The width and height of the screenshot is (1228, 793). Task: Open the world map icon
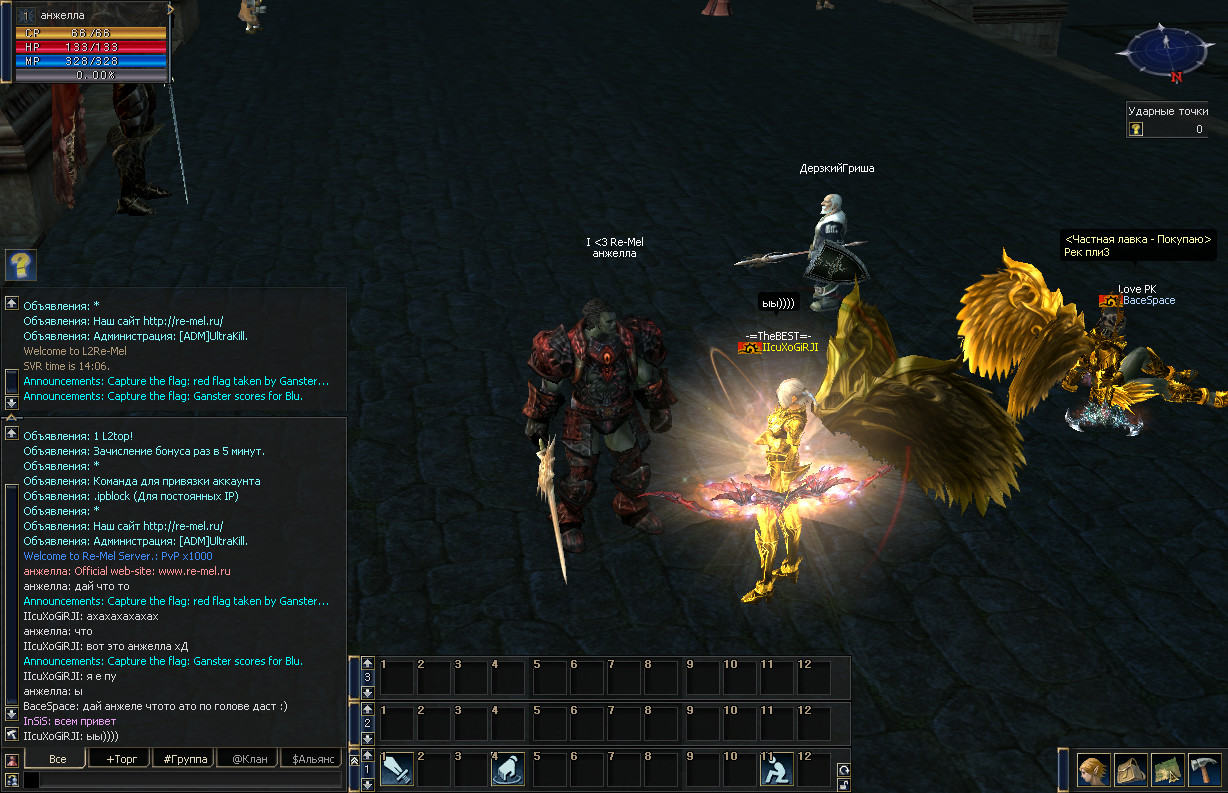(1168, 771)
